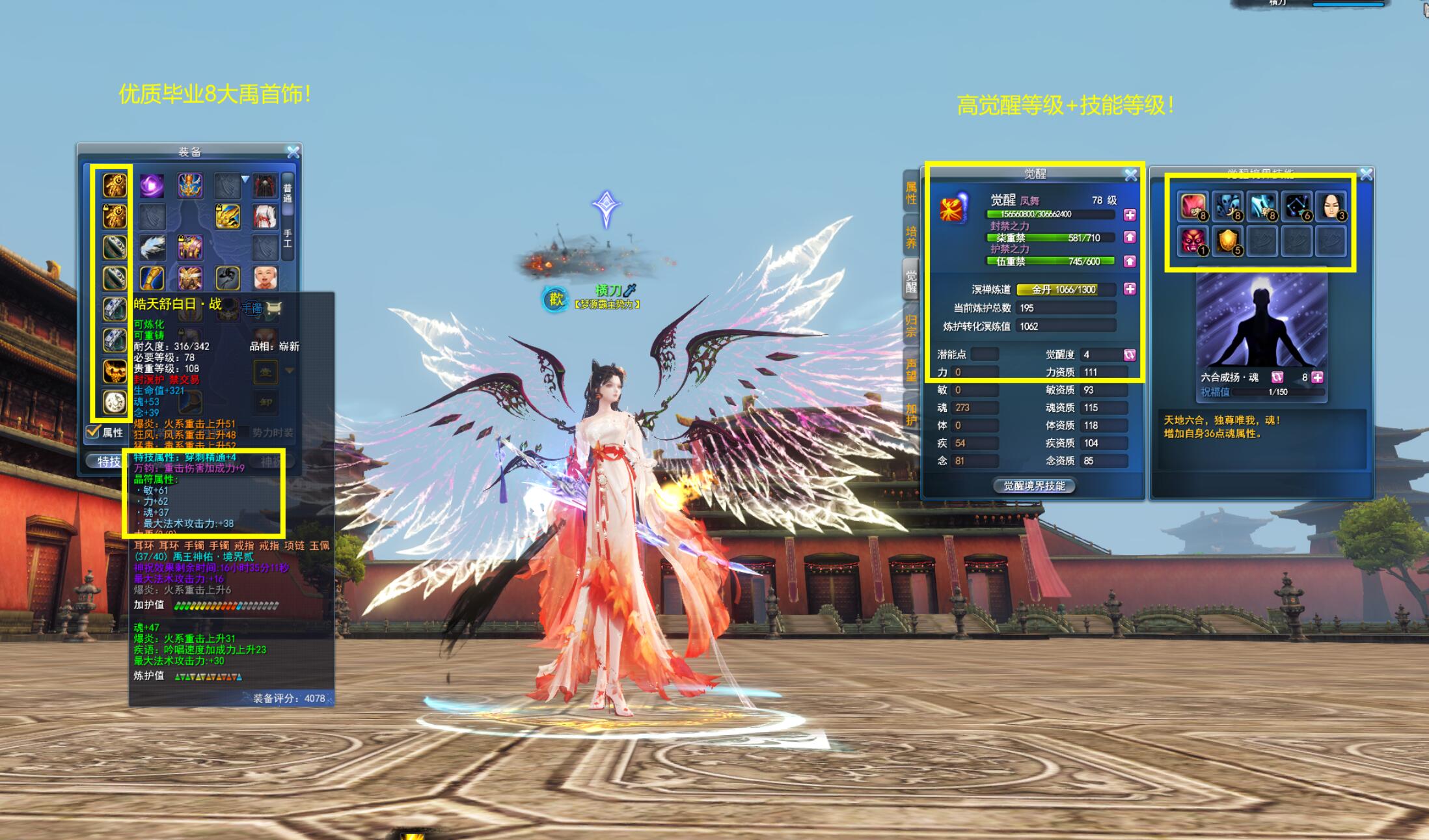Close the 装备 equipment window
Image resolution: width=1429 pixels, height=840 pixels.
[293, 152]
